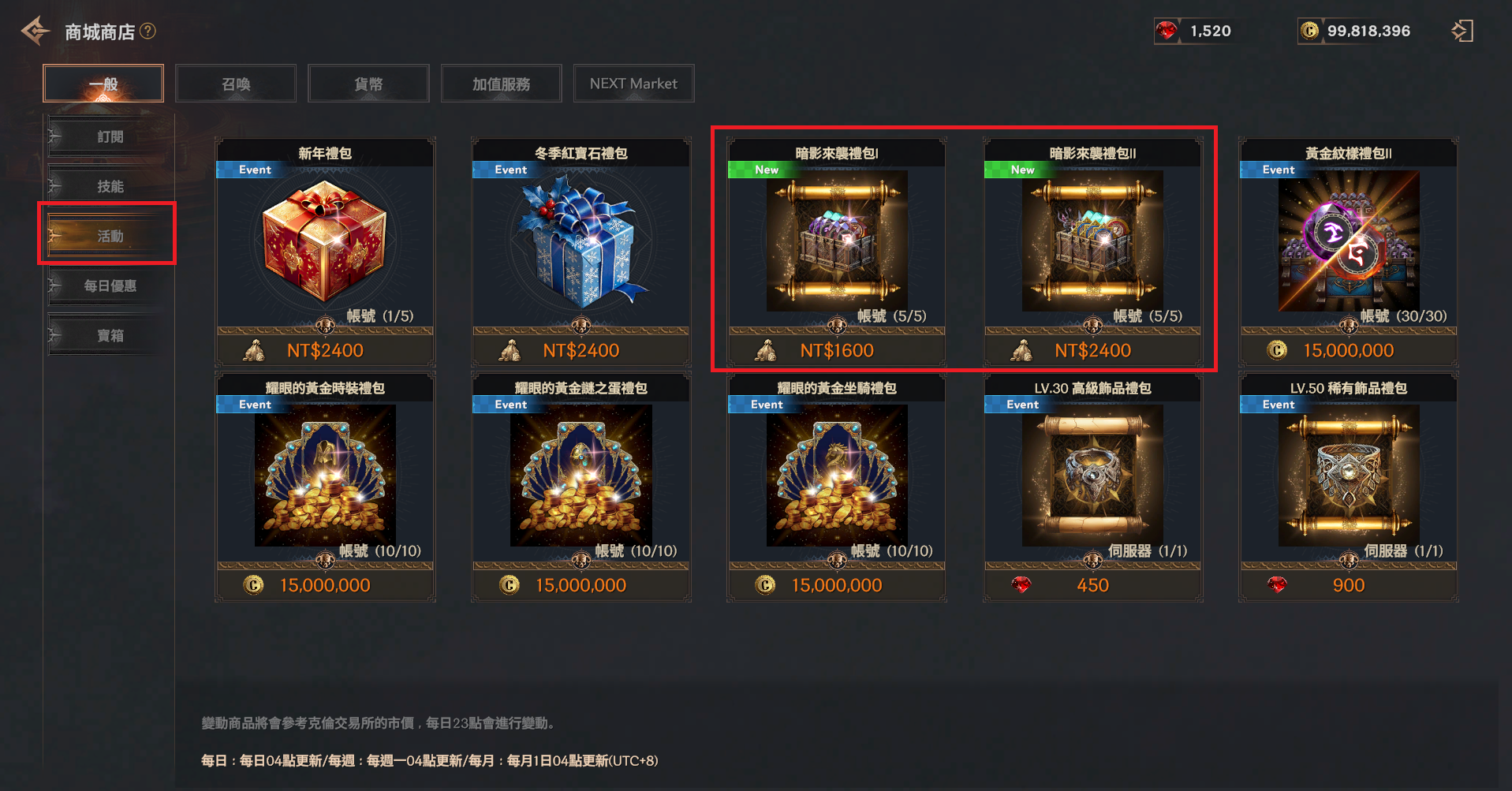Viewport: 1512px width, 791px height.
Task: Click the shop help question mark
Action: tap(147, 31)
